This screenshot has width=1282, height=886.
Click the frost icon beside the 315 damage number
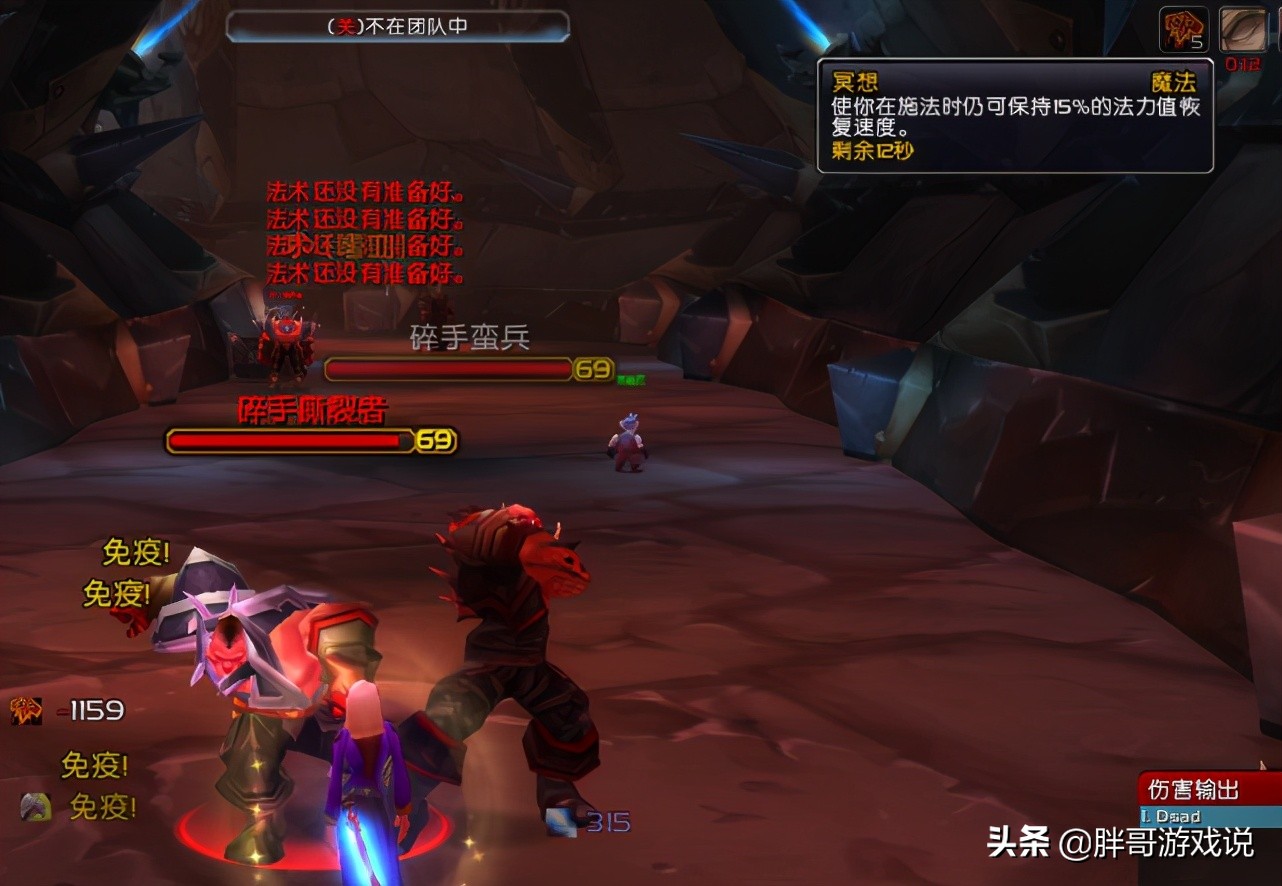tap(559, 823)
